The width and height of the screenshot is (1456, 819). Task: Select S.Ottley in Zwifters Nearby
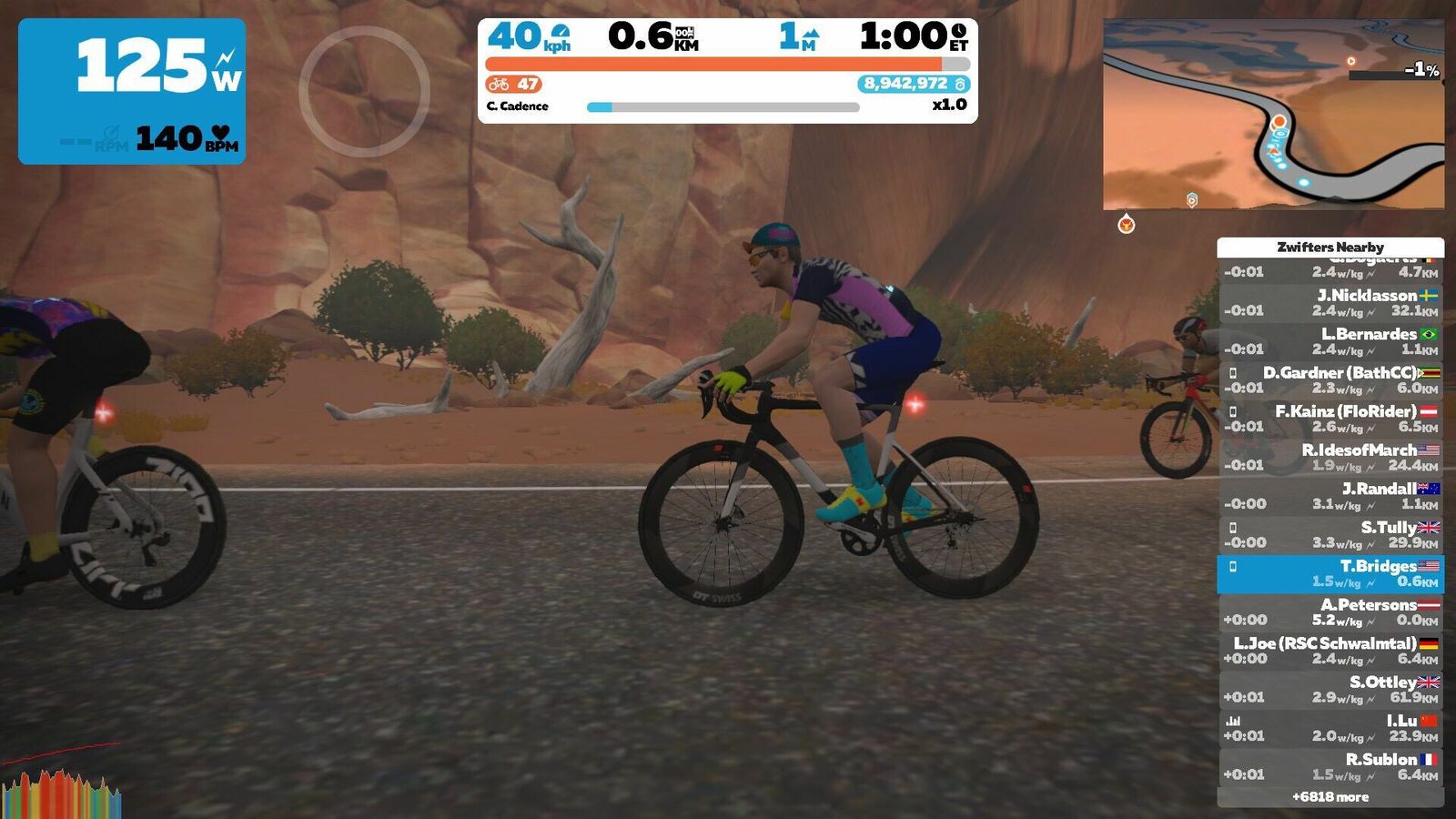tap(1330, 690)
